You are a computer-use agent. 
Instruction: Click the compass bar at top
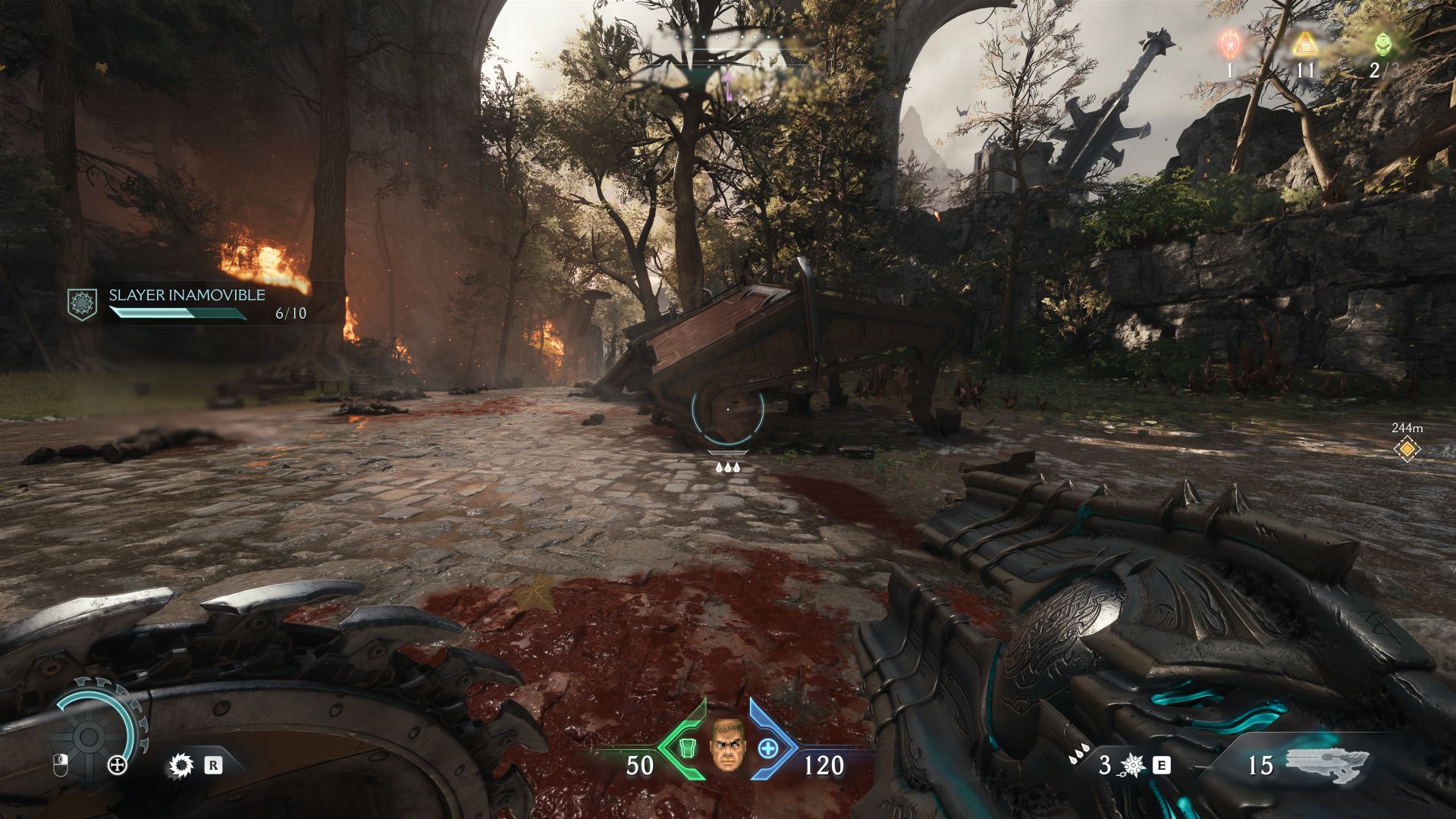pos(728,52)
